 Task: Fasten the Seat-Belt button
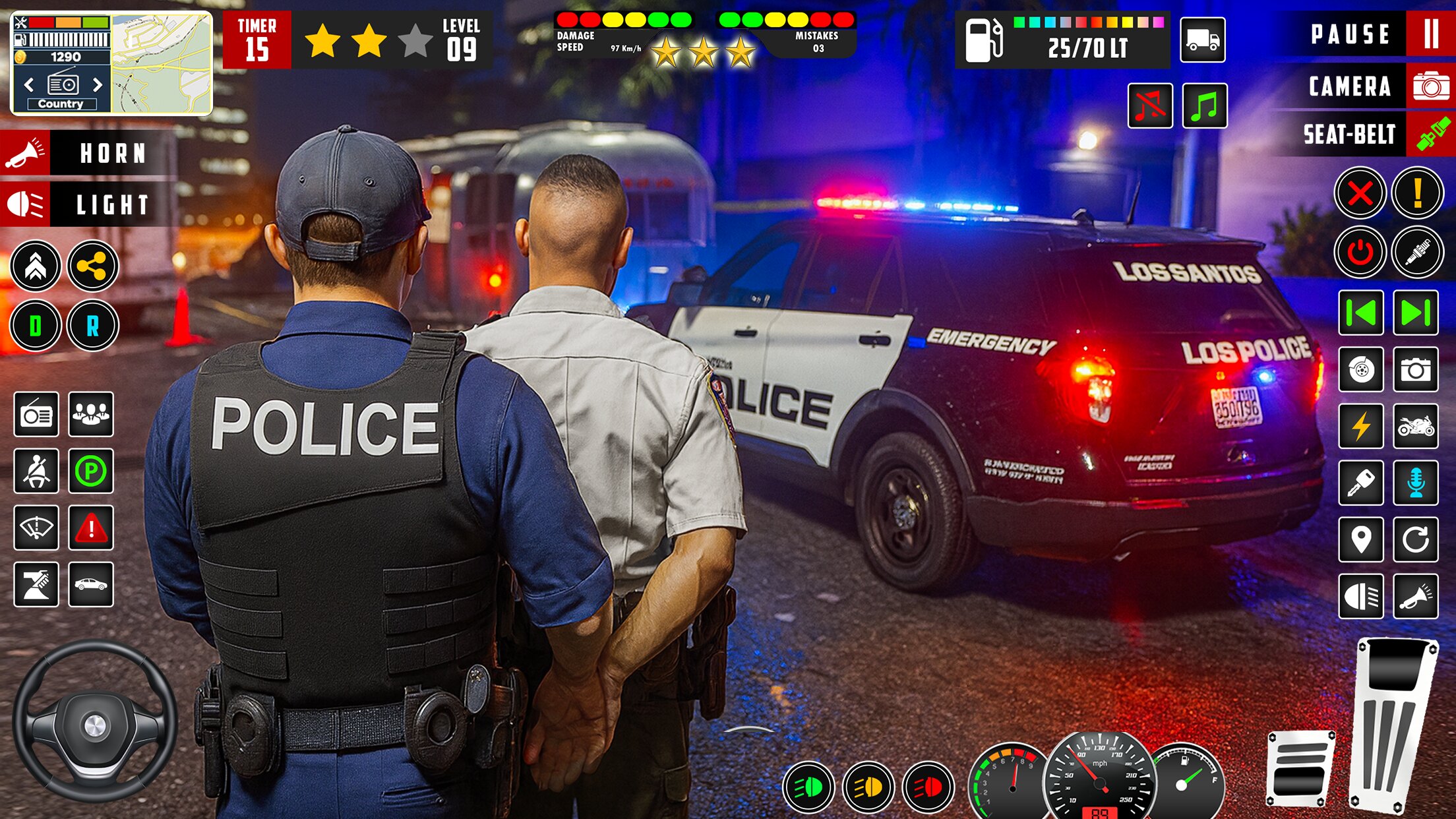point(1430,135)
